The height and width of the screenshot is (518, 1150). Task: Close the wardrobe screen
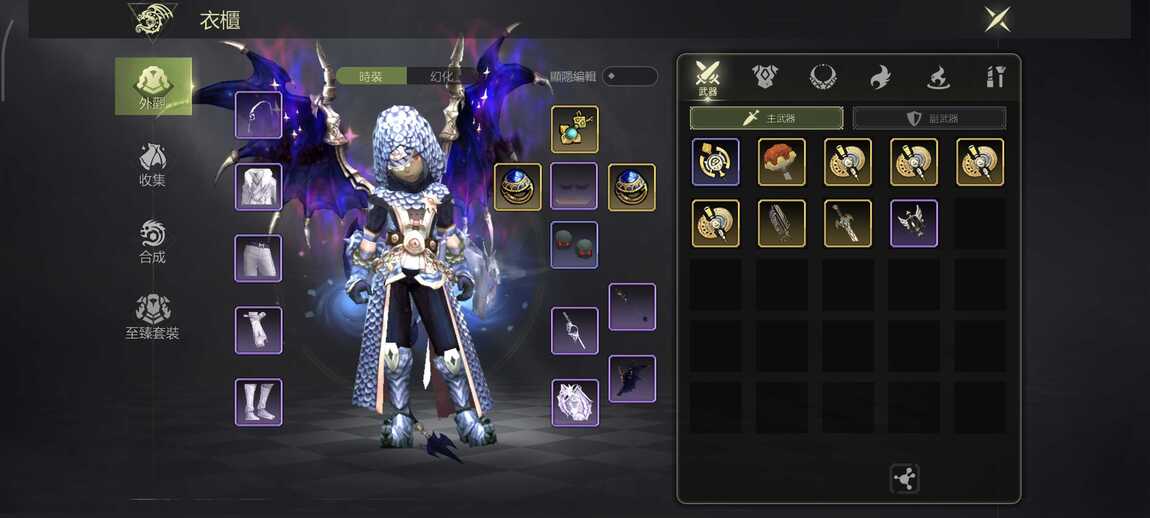pyautogui.click(x=997, y=19)
